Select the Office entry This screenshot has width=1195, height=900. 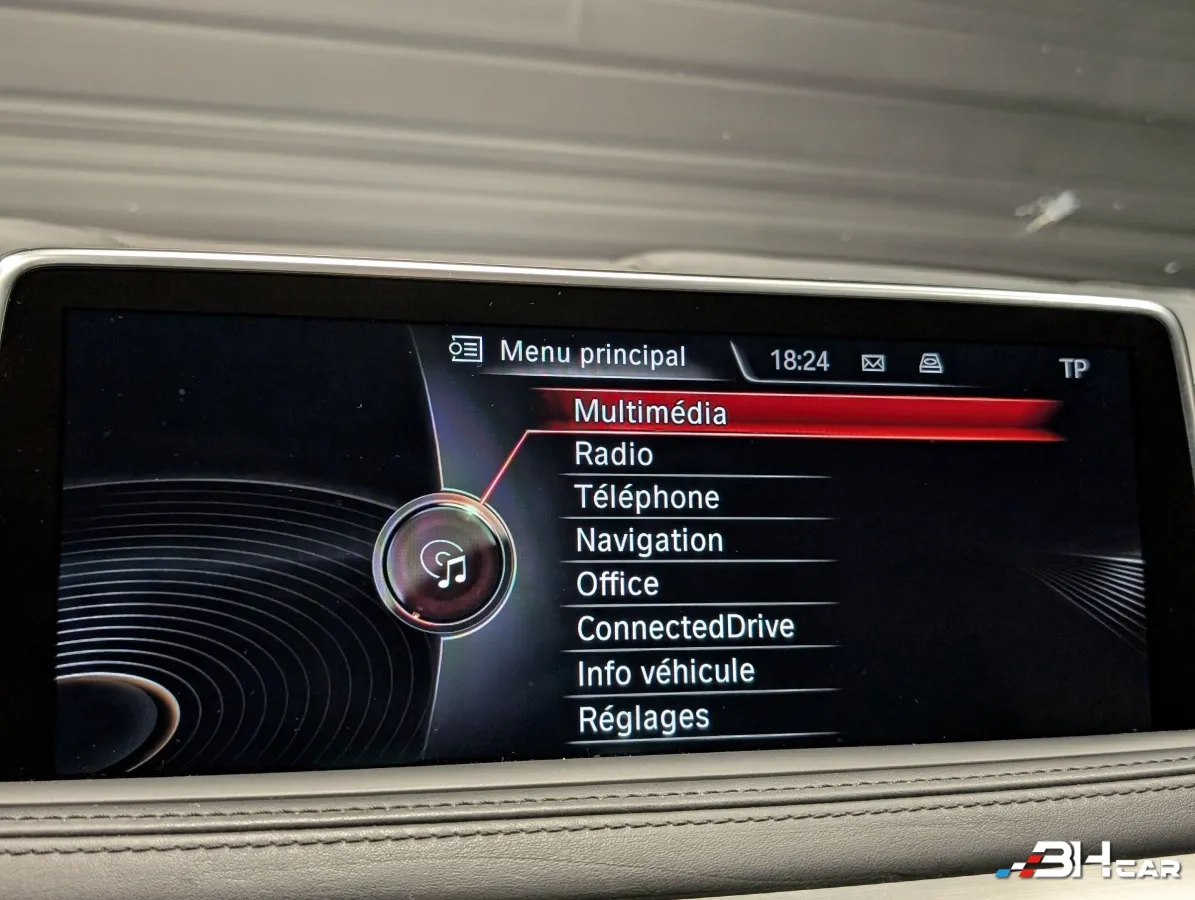(x=618, y=584)
